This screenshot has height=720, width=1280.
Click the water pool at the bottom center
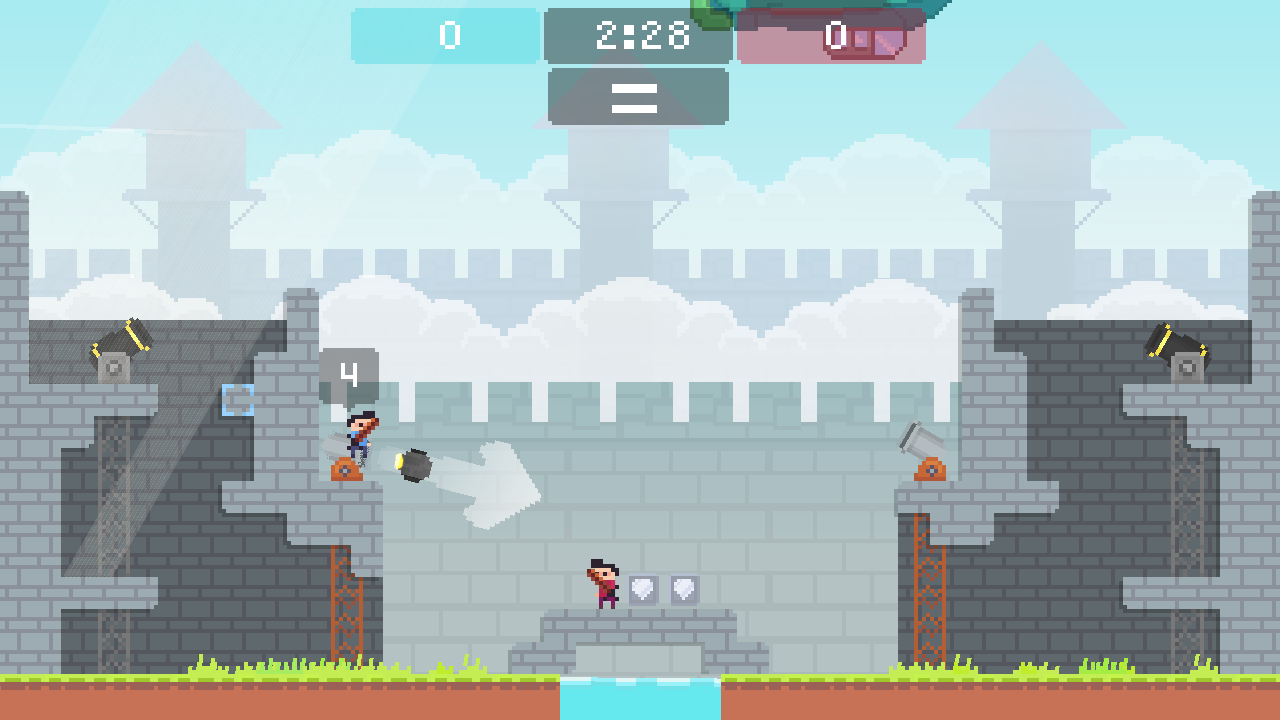click(x=640, y=700)
